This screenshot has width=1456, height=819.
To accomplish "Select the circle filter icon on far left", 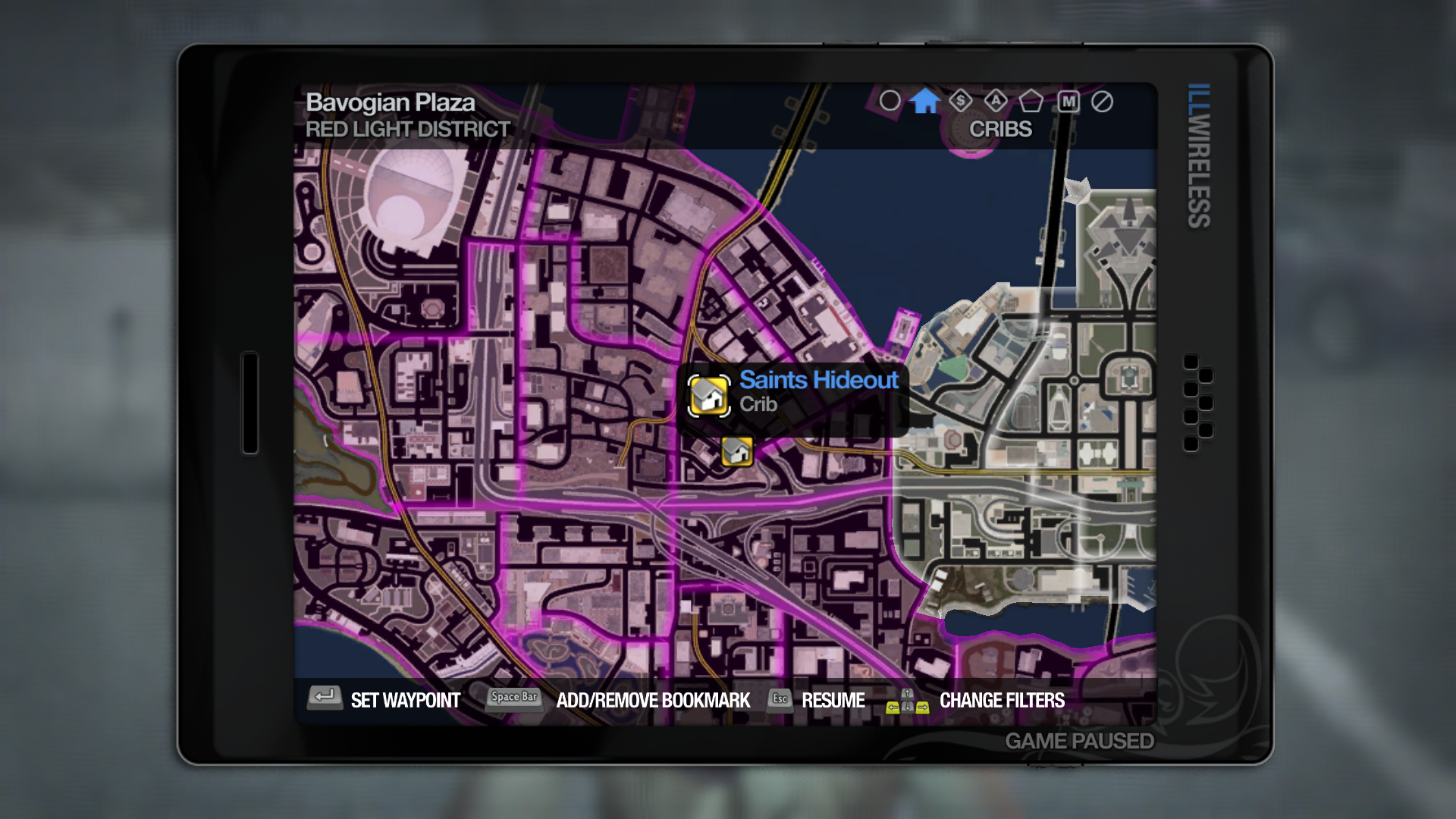I will 890,101.
